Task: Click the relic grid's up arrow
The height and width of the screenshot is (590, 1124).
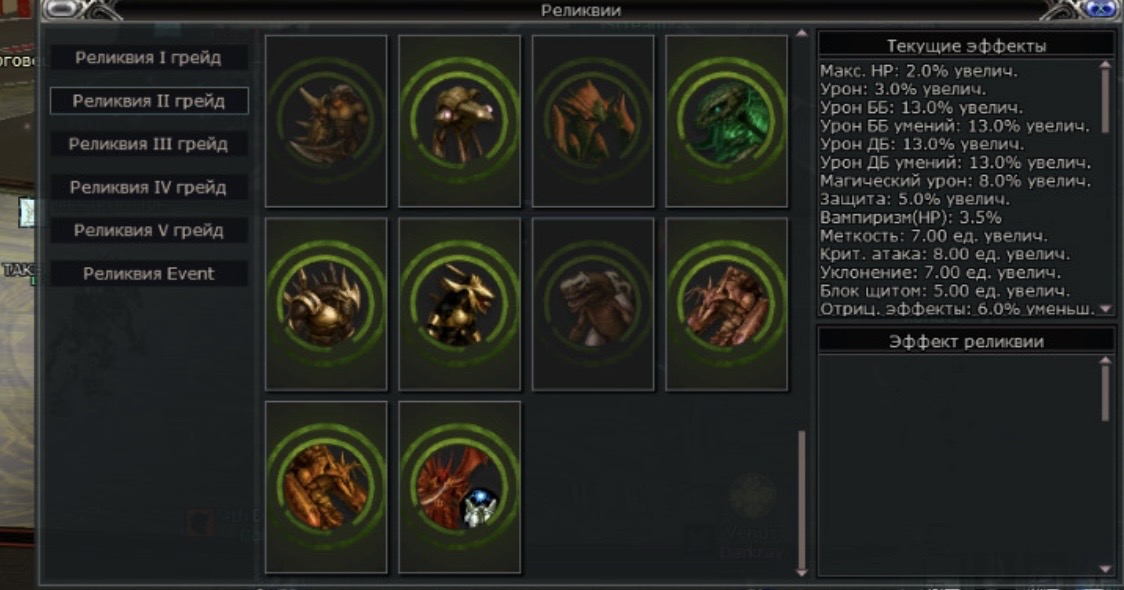Action: point(801,35)
